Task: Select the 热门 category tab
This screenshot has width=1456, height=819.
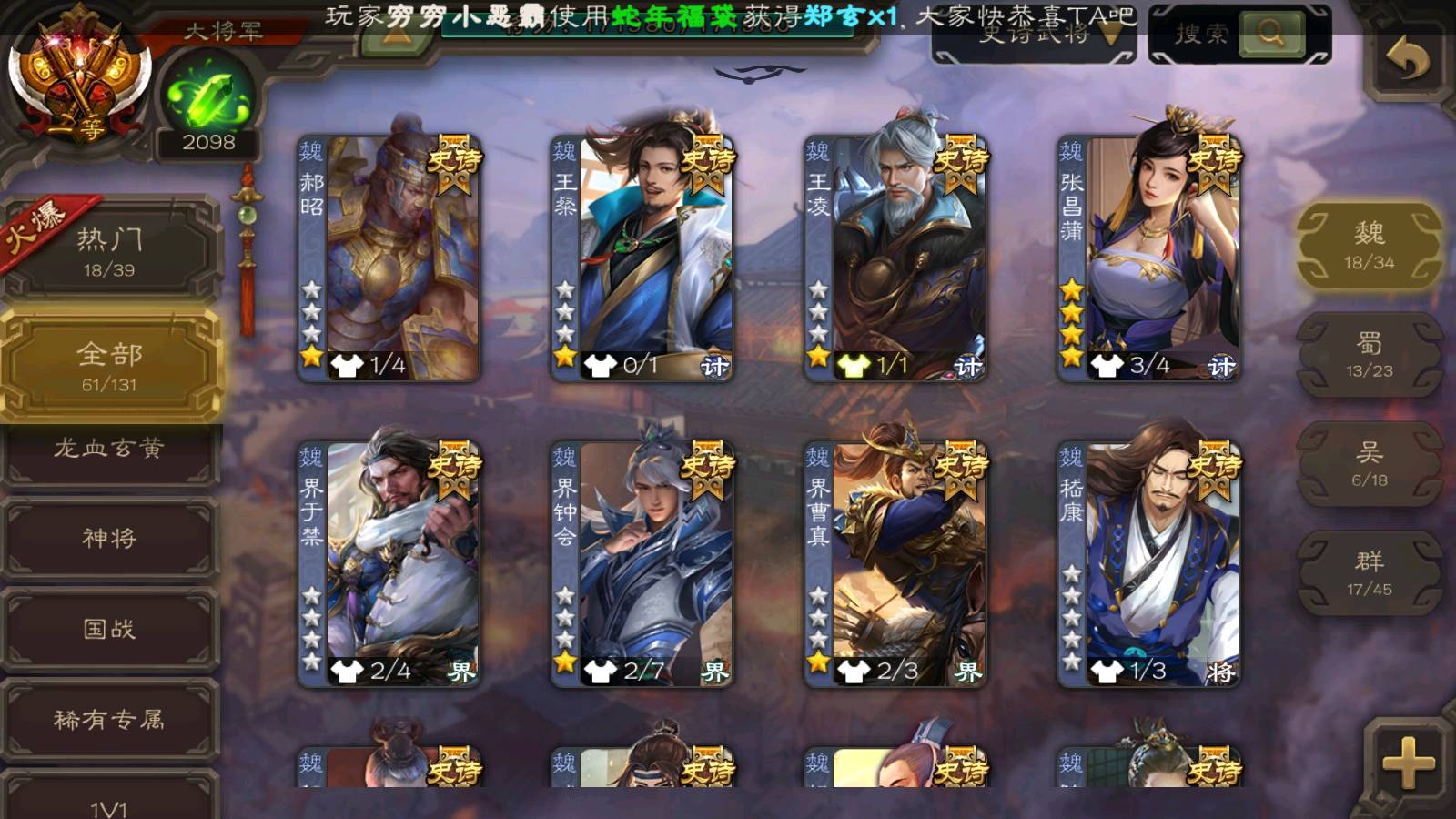Action: tap(109, 251)
